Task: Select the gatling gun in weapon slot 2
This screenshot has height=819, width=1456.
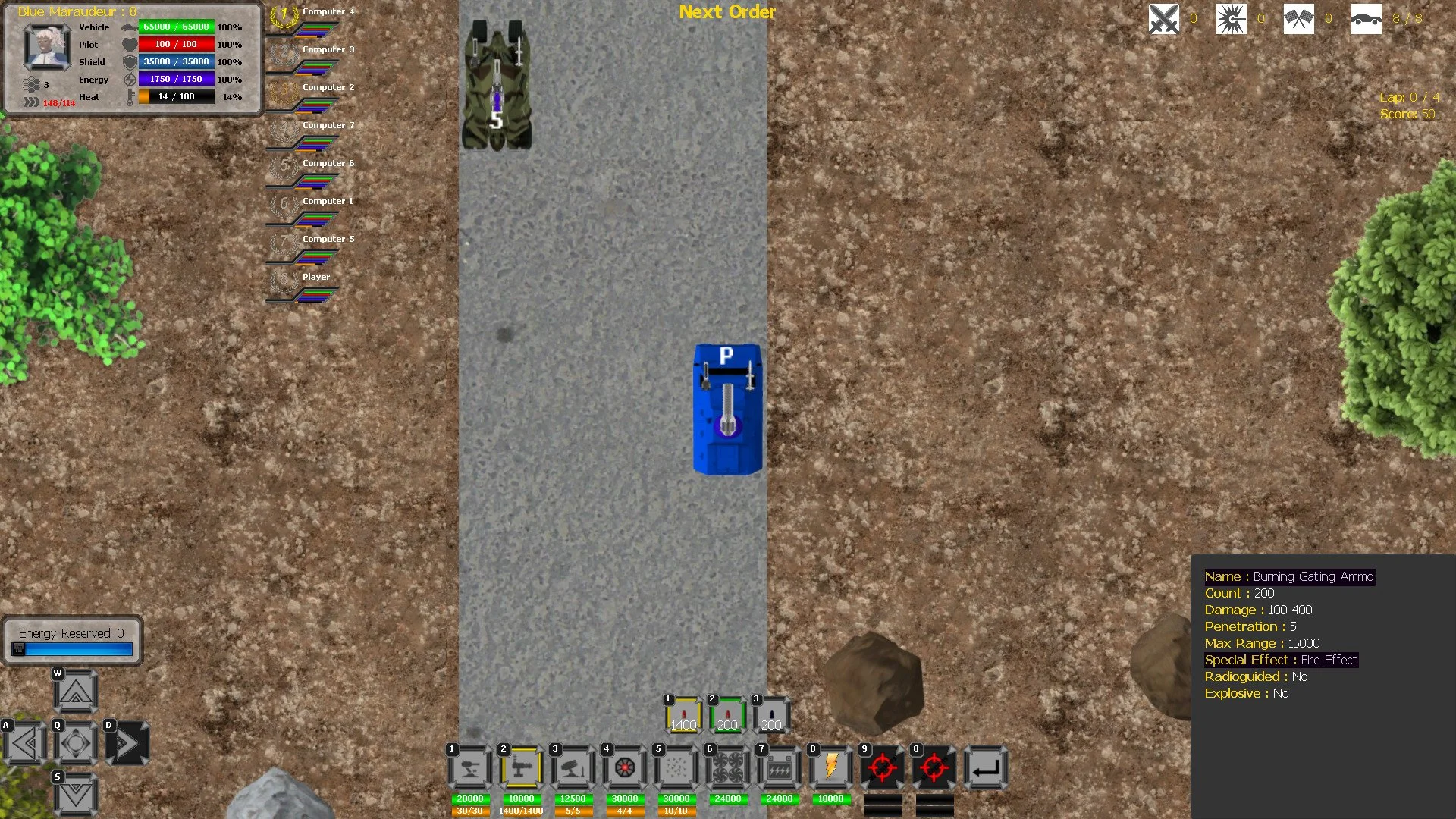Action: click(x=520, y=767)
